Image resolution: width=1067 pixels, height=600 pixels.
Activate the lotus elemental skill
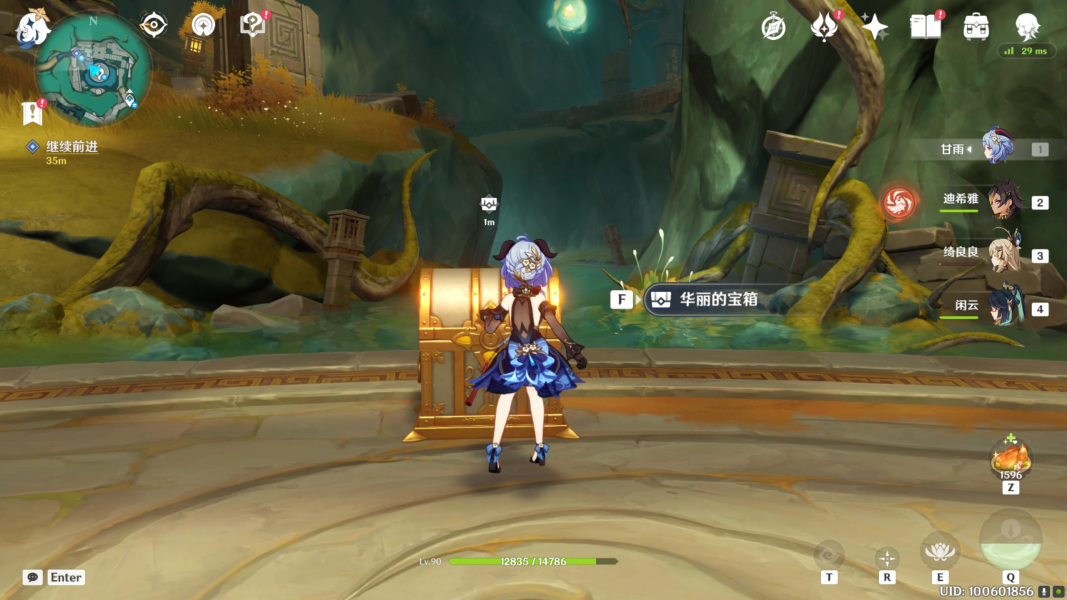tap(939, 550)
